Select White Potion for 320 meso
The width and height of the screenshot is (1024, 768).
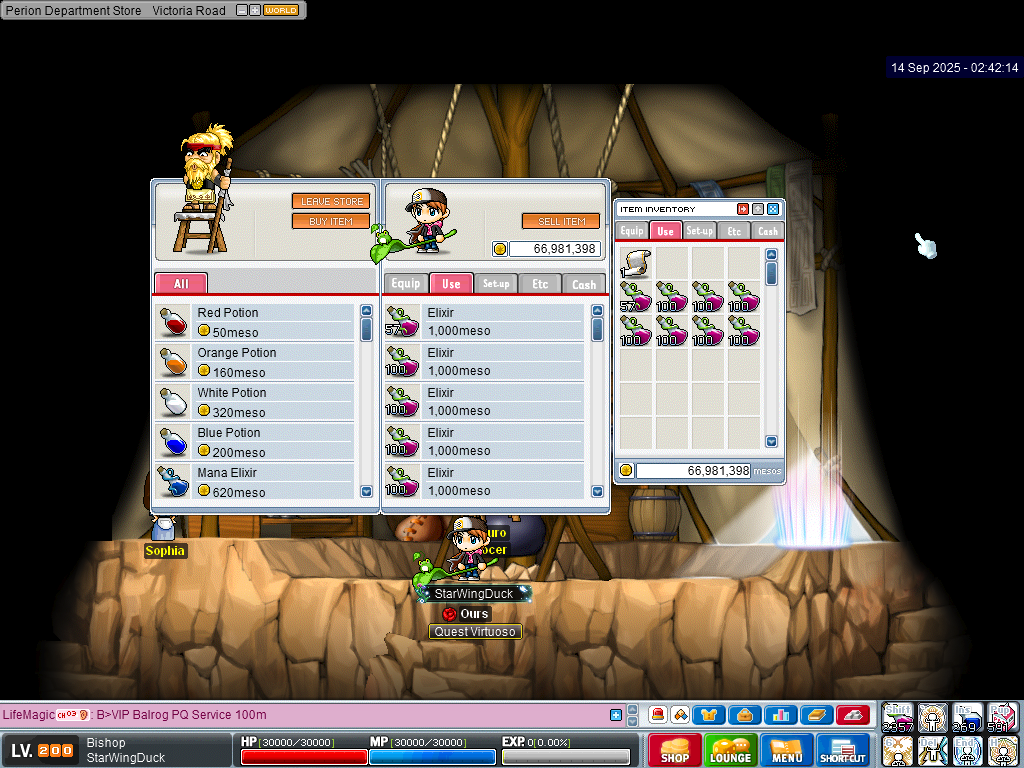pos(256,401)
